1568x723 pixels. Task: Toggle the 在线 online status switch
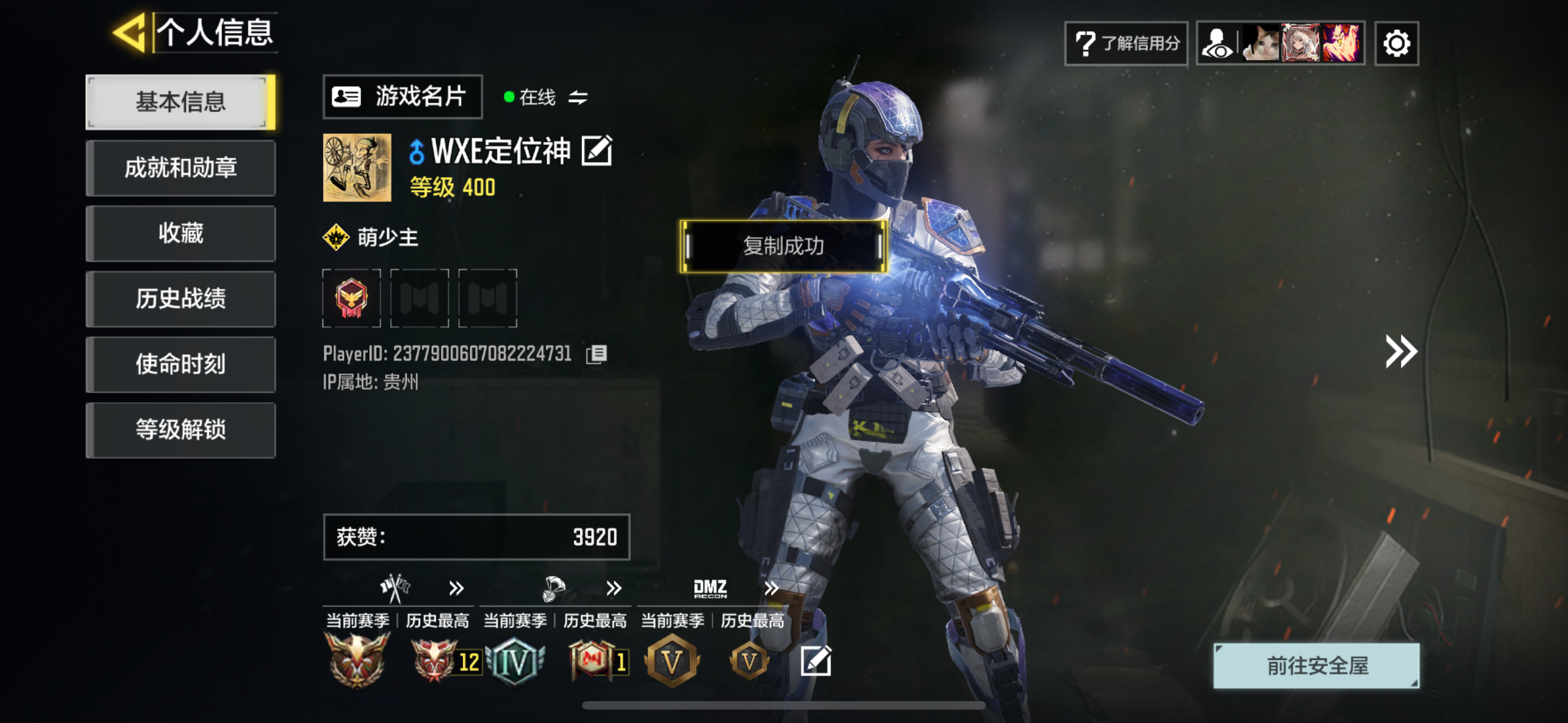578,98
